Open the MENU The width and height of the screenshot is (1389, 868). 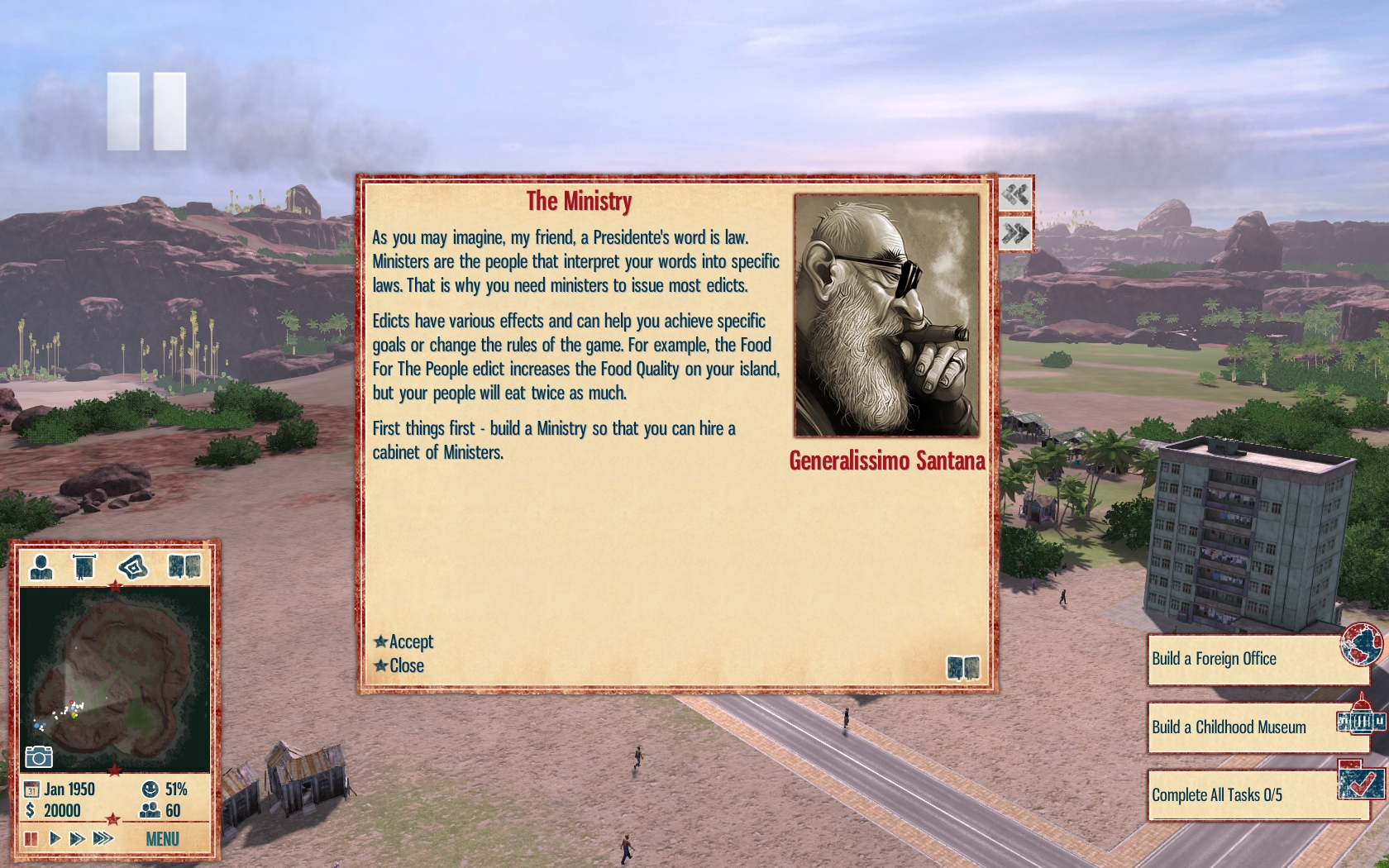pyautogui.click(x=162, y=839)
